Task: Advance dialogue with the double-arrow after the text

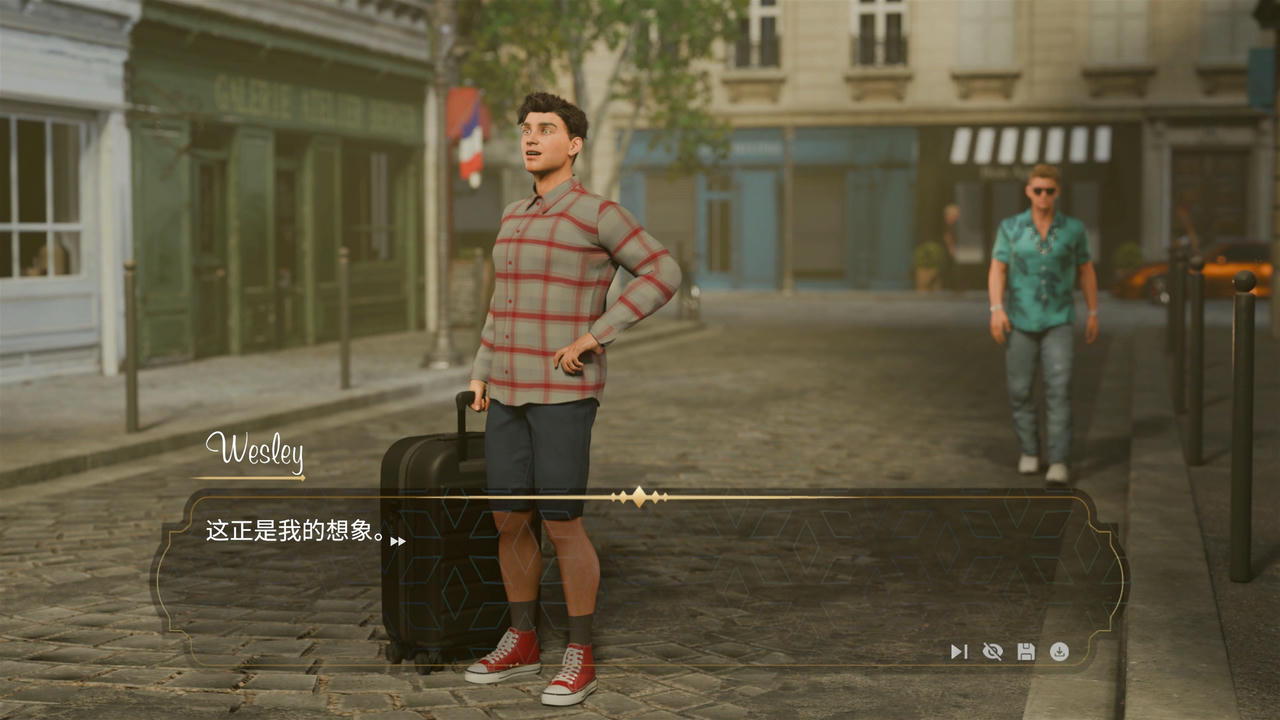Action: 398,541
